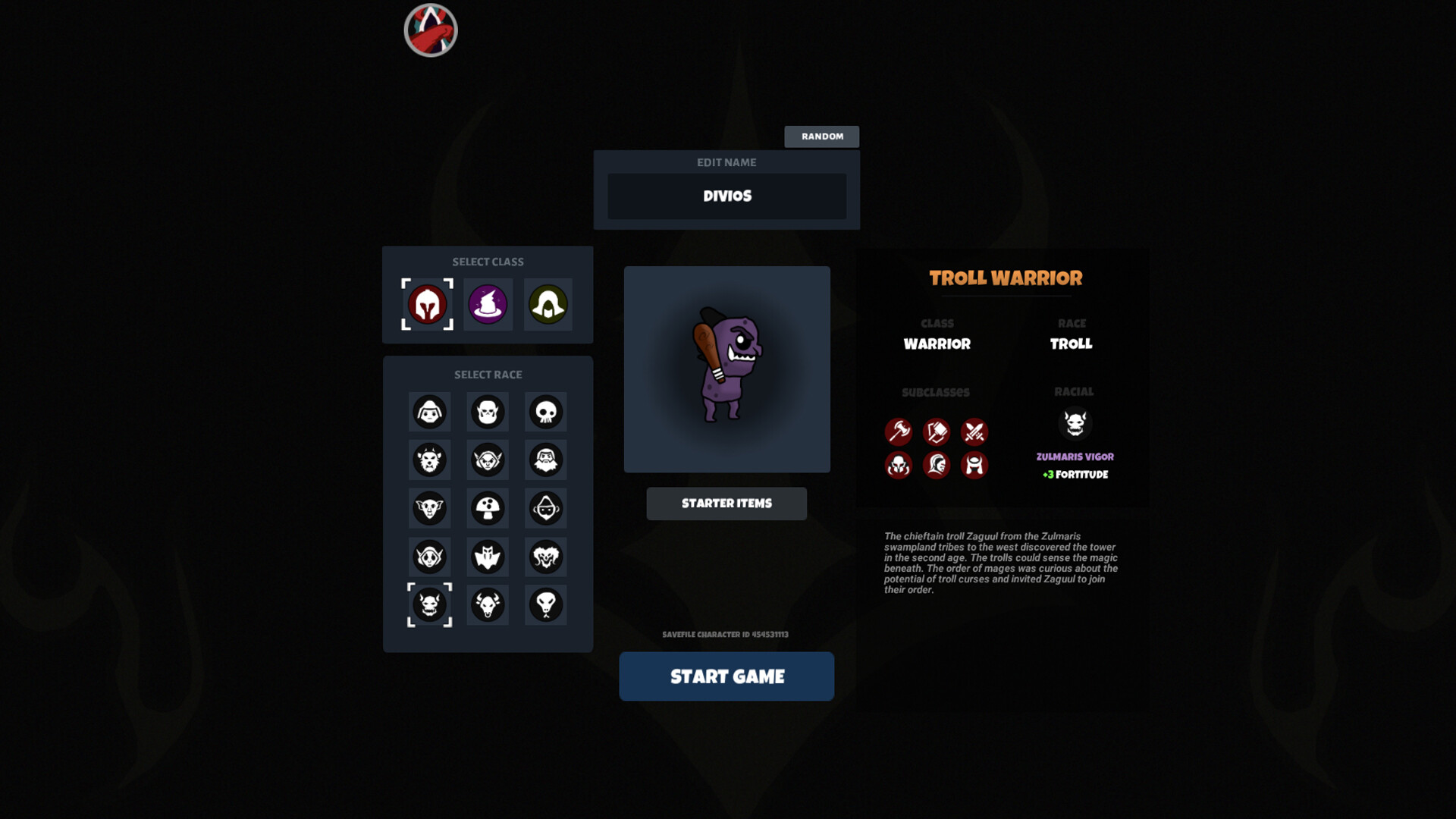This screenshot has height=819, width=1456.
Task: Select the Ranger hooded class icon
Action: 547,305
